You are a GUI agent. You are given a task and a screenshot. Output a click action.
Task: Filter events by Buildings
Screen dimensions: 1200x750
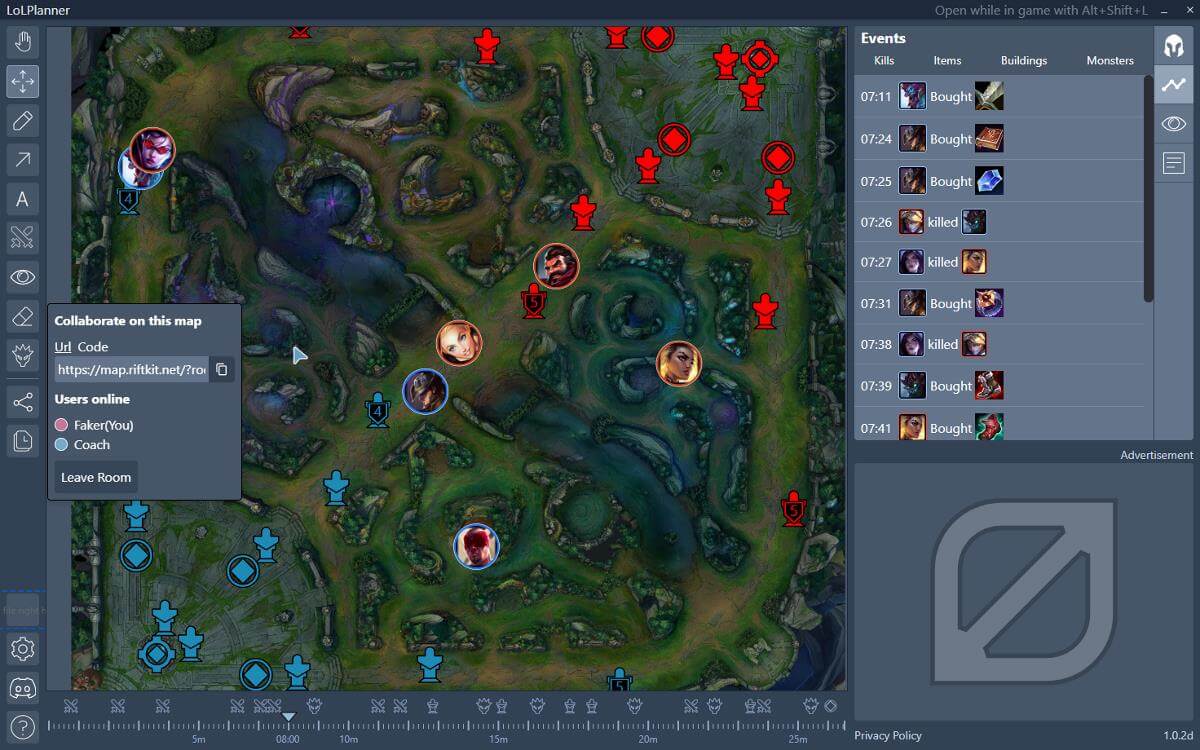(1024, 61)
